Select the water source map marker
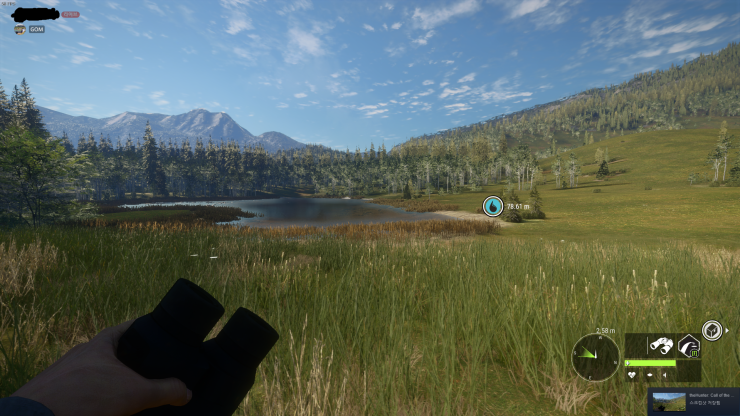 (492, 206)
